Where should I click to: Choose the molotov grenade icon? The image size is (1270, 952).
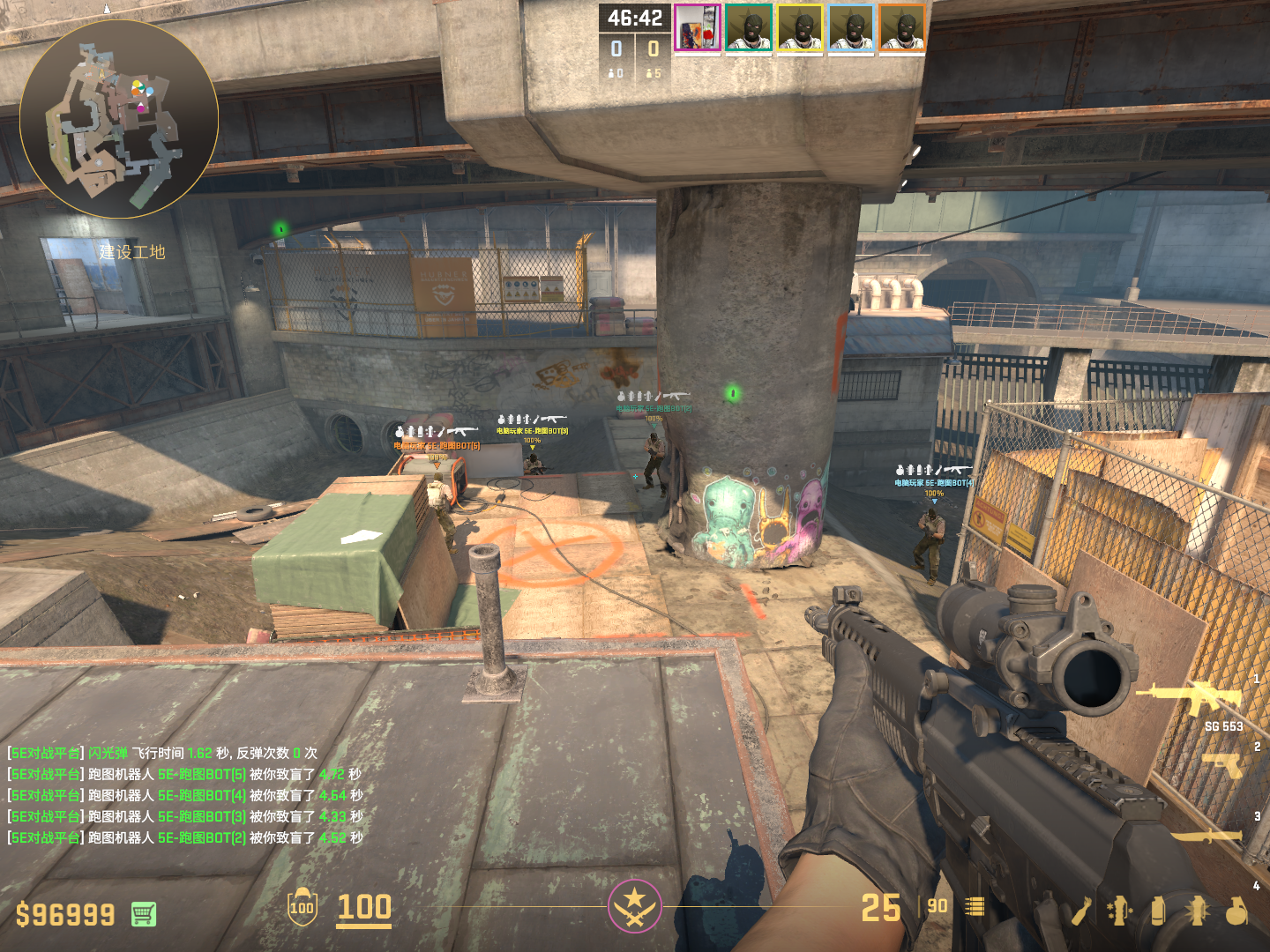click(1082, 911)
